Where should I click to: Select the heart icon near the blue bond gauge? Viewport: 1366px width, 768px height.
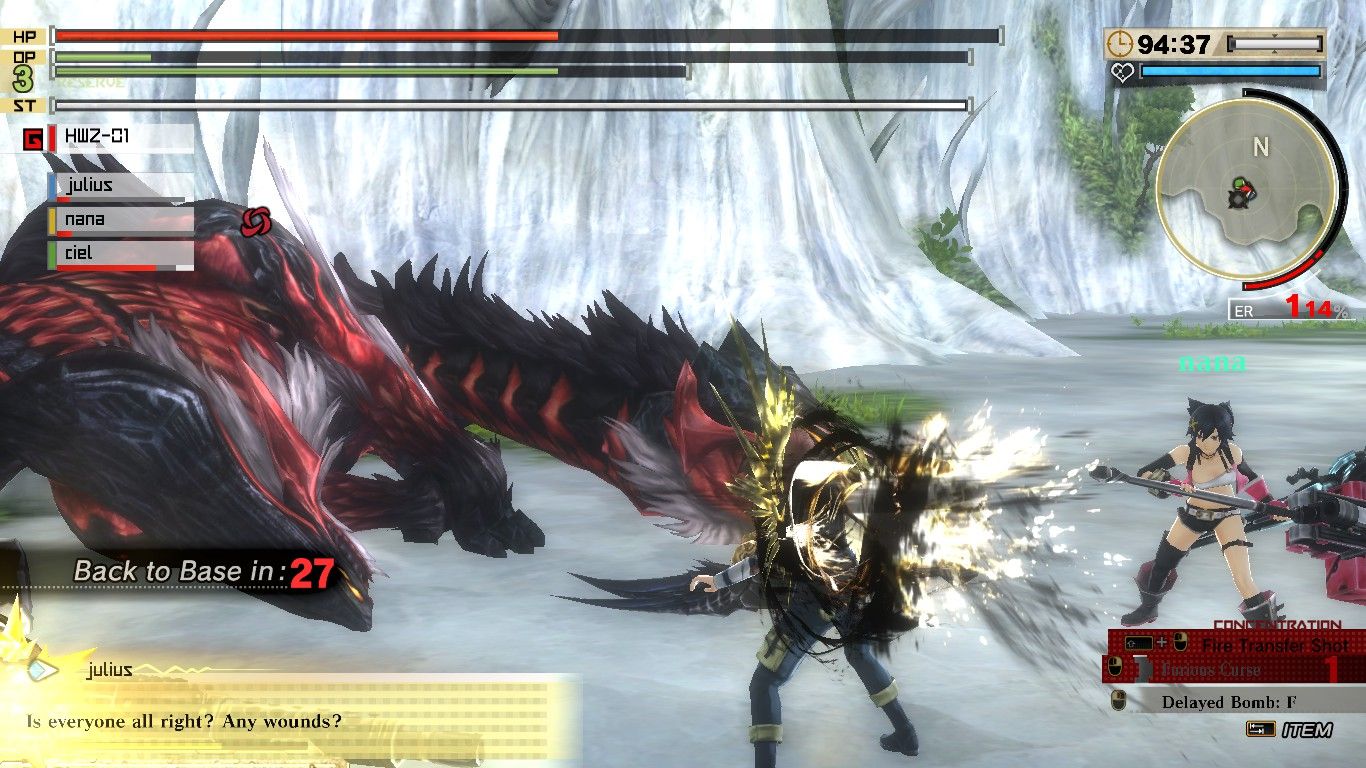point(1122,71)
